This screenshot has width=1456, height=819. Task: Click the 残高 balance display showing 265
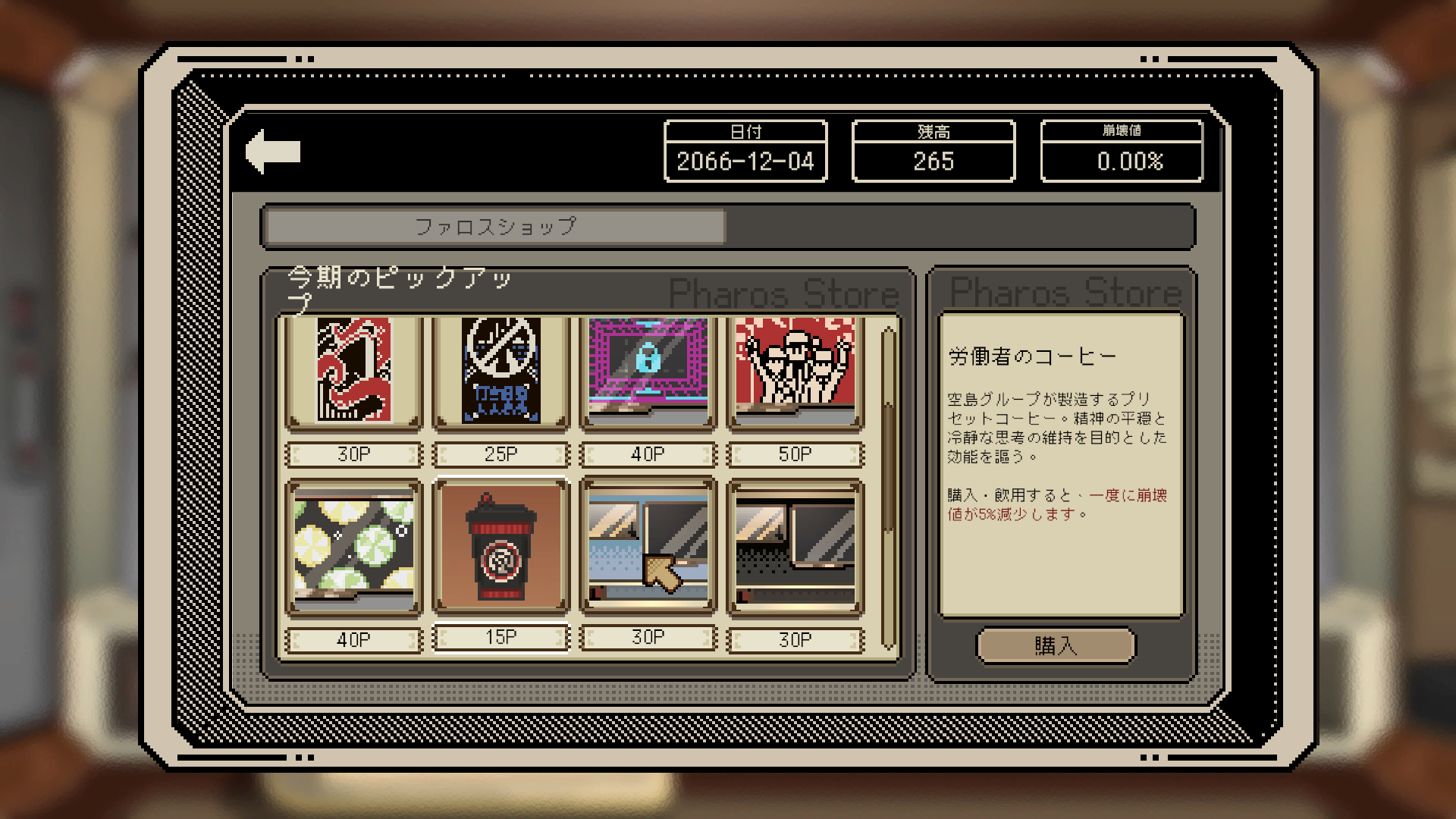934,161
